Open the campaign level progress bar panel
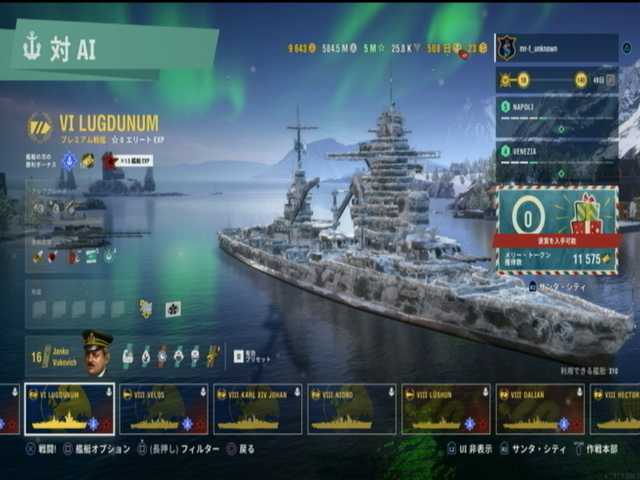The width and height of the screenshot is (640, 480). [556, 81]
